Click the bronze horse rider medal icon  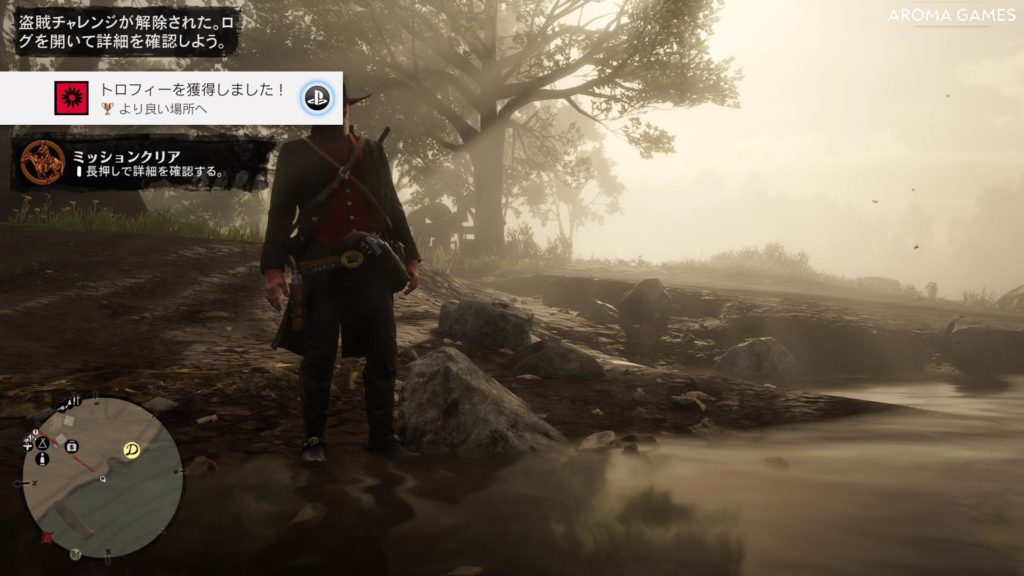(x=43, y=163)
